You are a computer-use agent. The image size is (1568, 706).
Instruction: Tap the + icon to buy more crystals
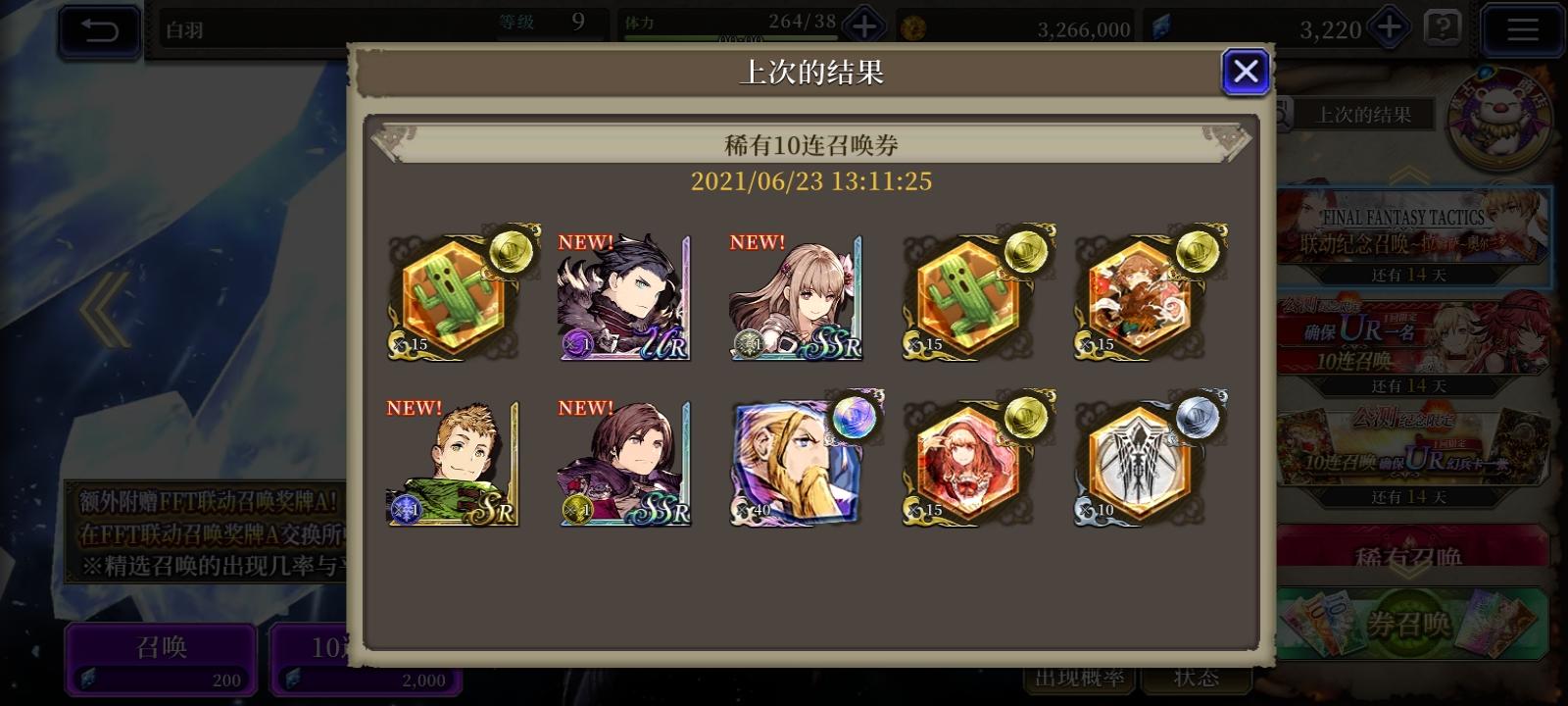click(1391, 26)
